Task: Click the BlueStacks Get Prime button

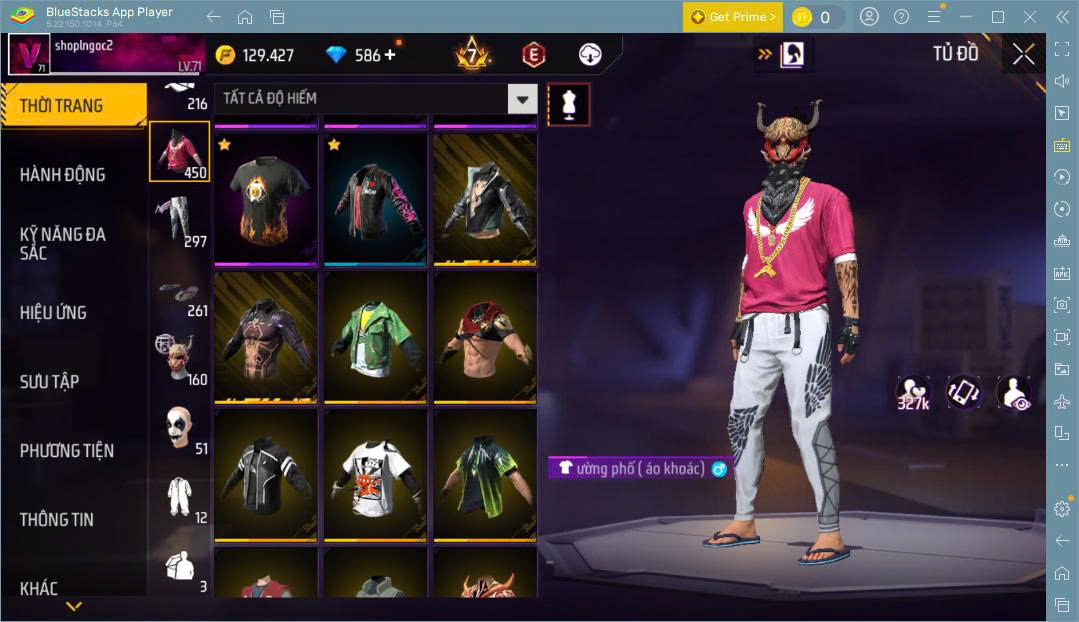Action: click(732, 17)
